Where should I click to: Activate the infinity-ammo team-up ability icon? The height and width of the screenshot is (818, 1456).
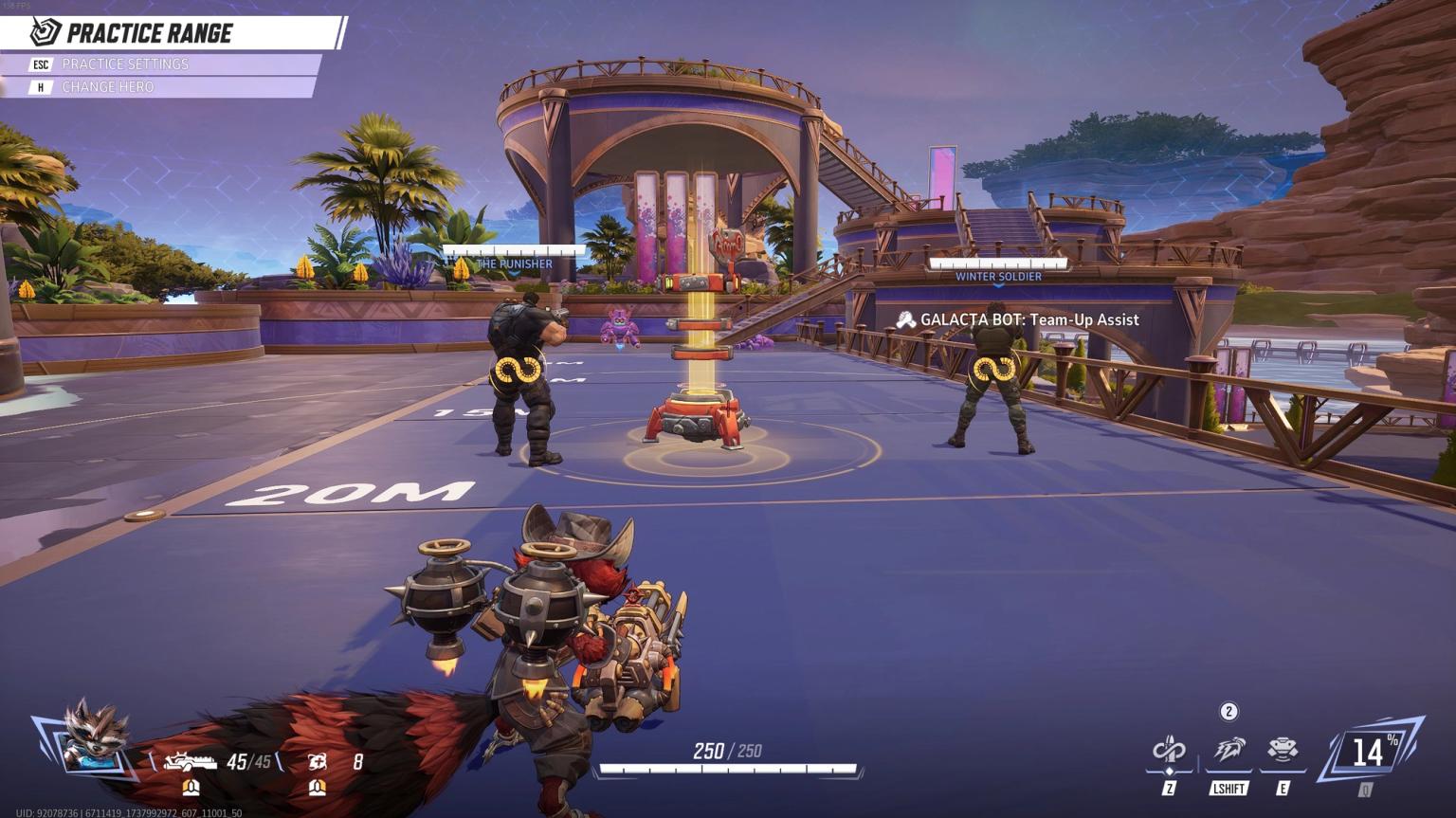[x=1169, y=751]
